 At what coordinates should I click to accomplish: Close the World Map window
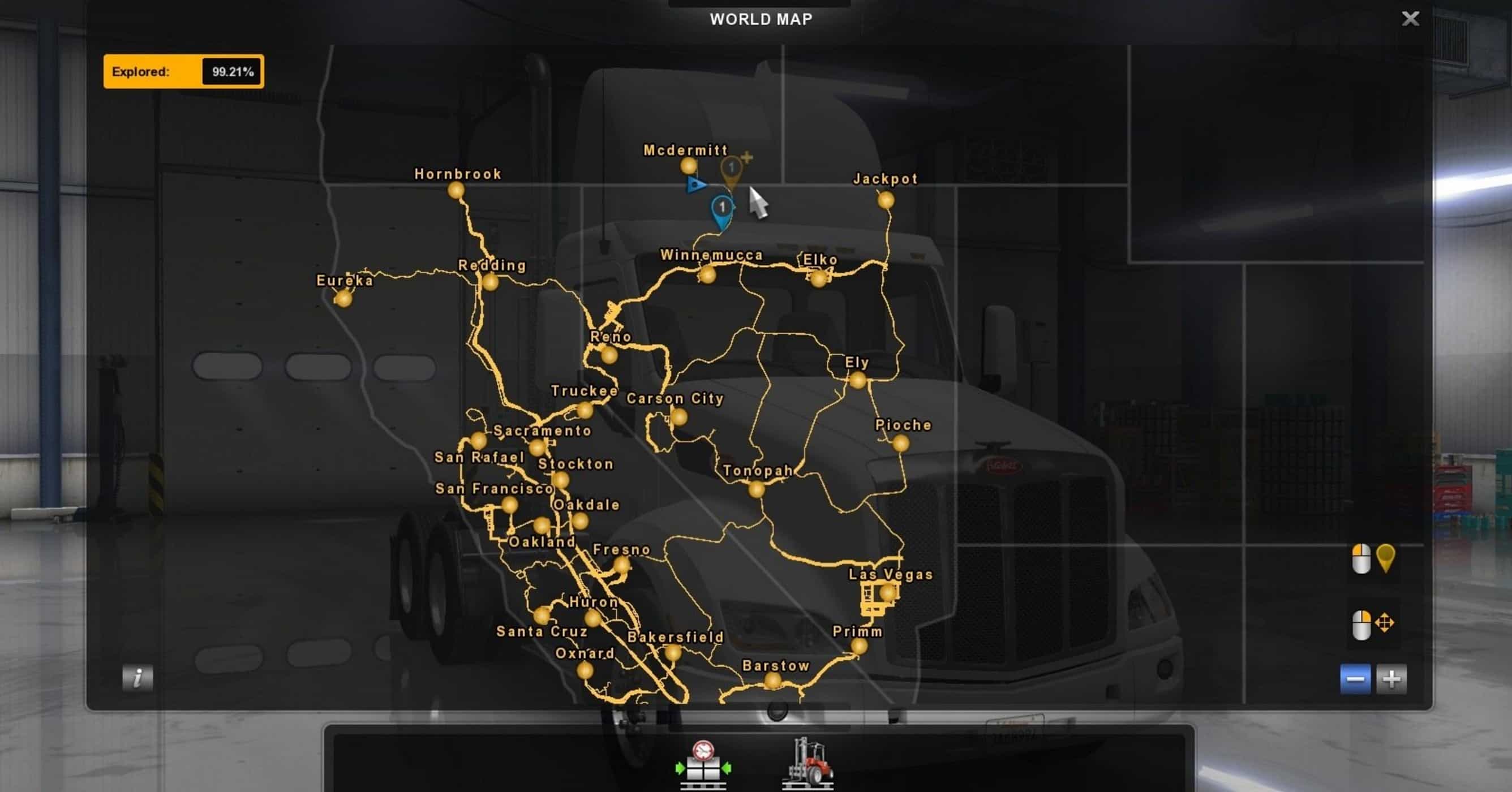pyautogui.click(x=1410, y=19)
